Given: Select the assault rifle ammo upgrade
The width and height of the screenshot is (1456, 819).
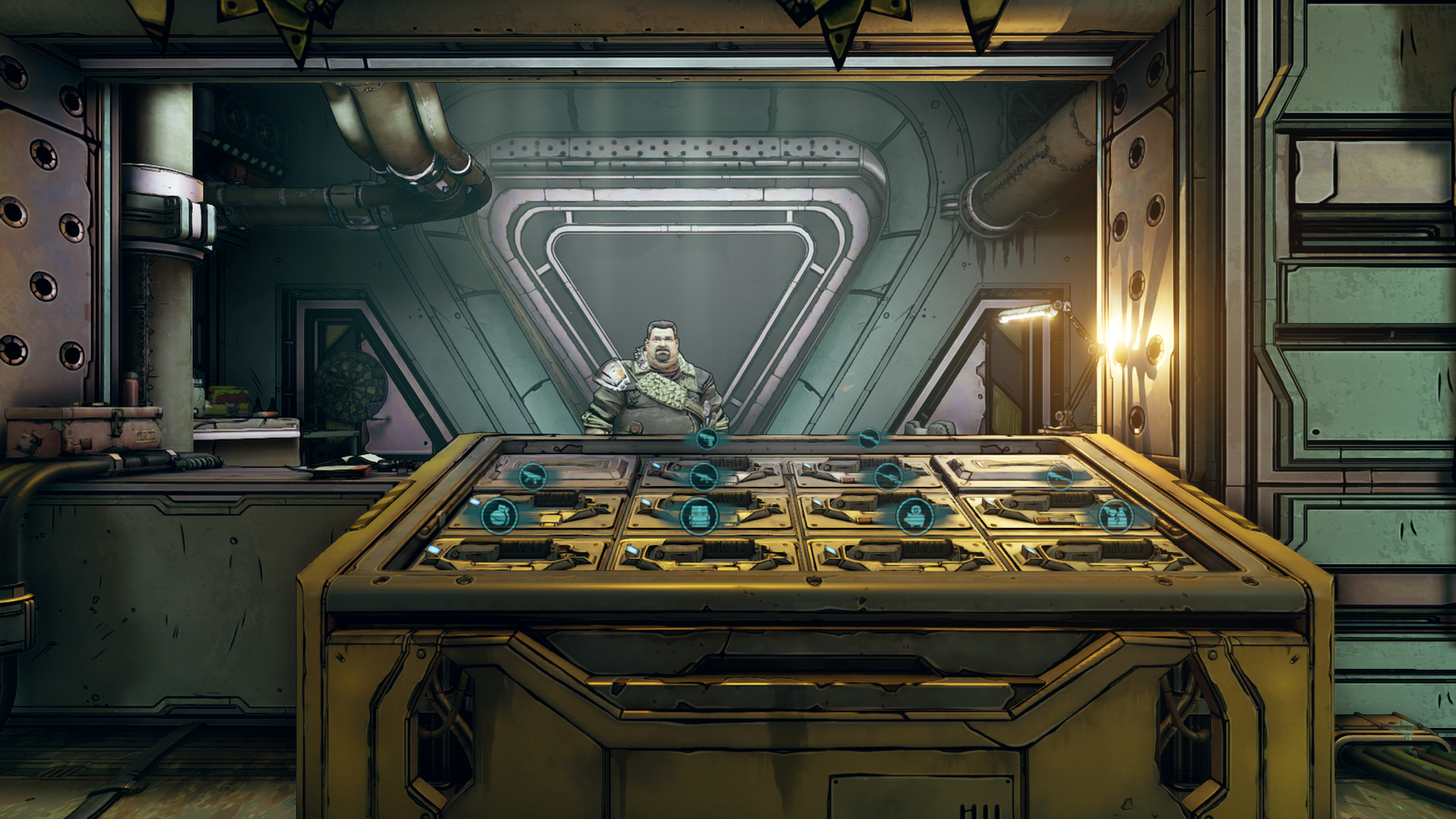Looking at the screenshot, I should [x=703, y=476].
